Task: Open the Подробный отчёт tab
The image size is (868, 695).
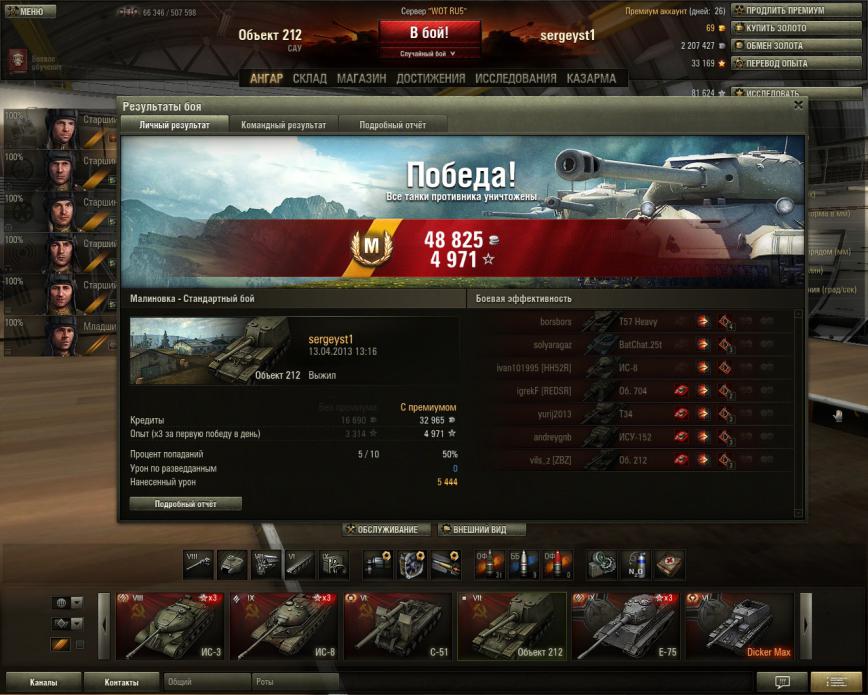Action: click(x=392, y=125)
